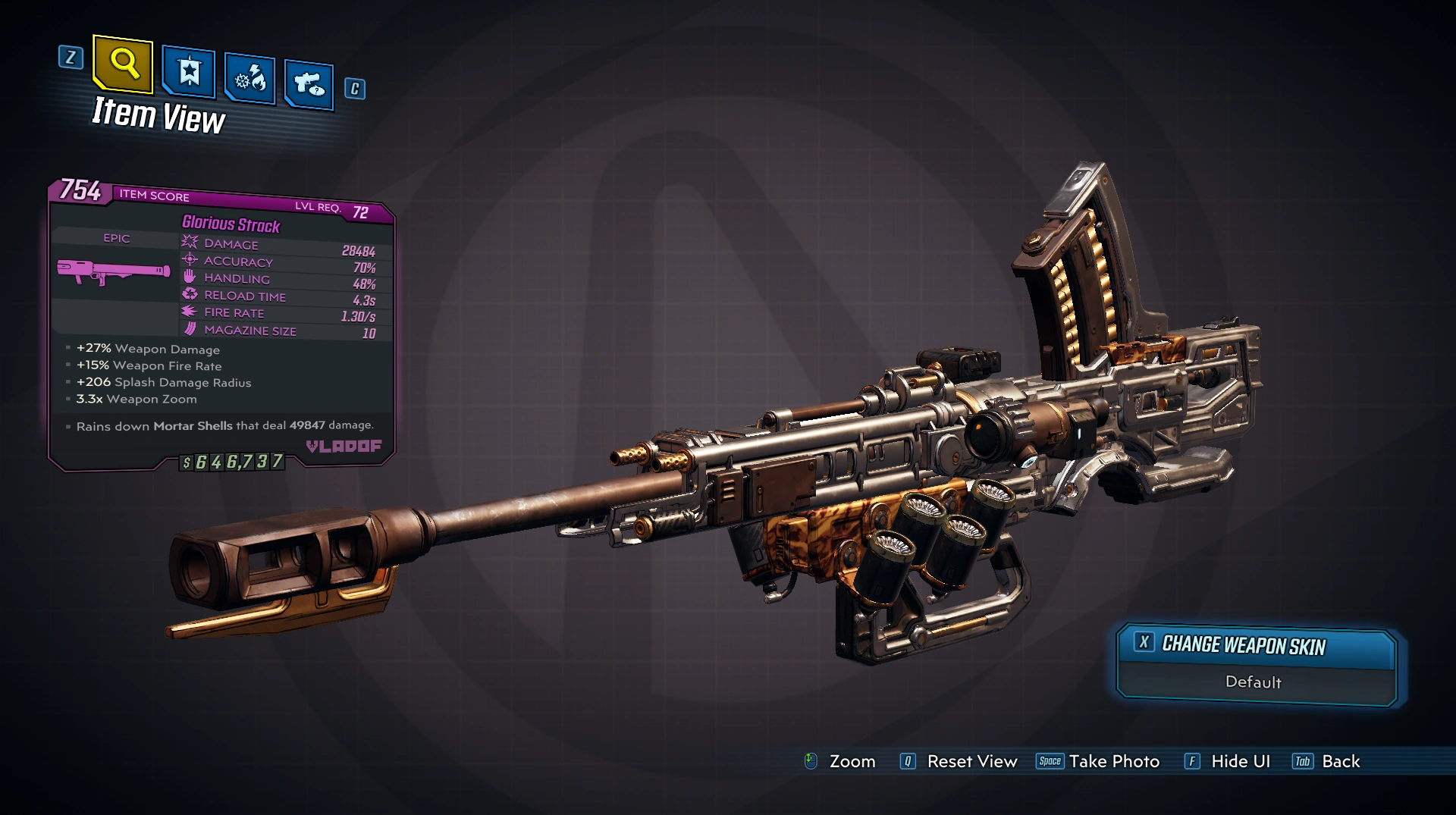Switch to the star banner tab
1456x815 pixels.
pos(189,74)
